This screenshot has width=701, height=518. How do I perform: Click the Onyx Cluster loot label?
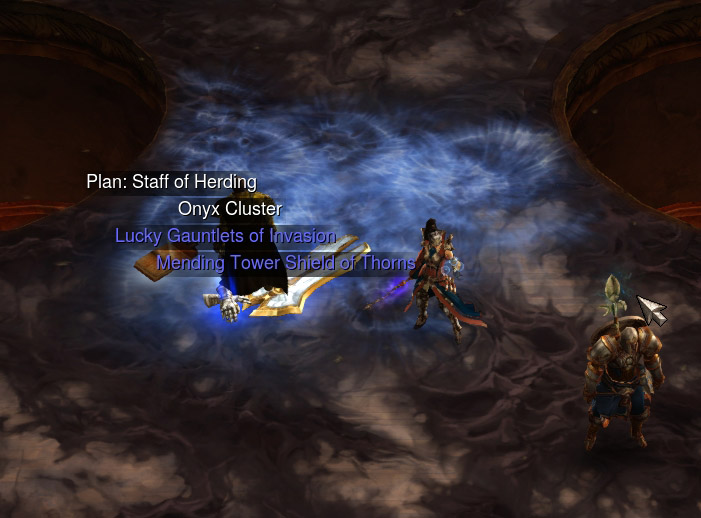(x=230, y=209)
